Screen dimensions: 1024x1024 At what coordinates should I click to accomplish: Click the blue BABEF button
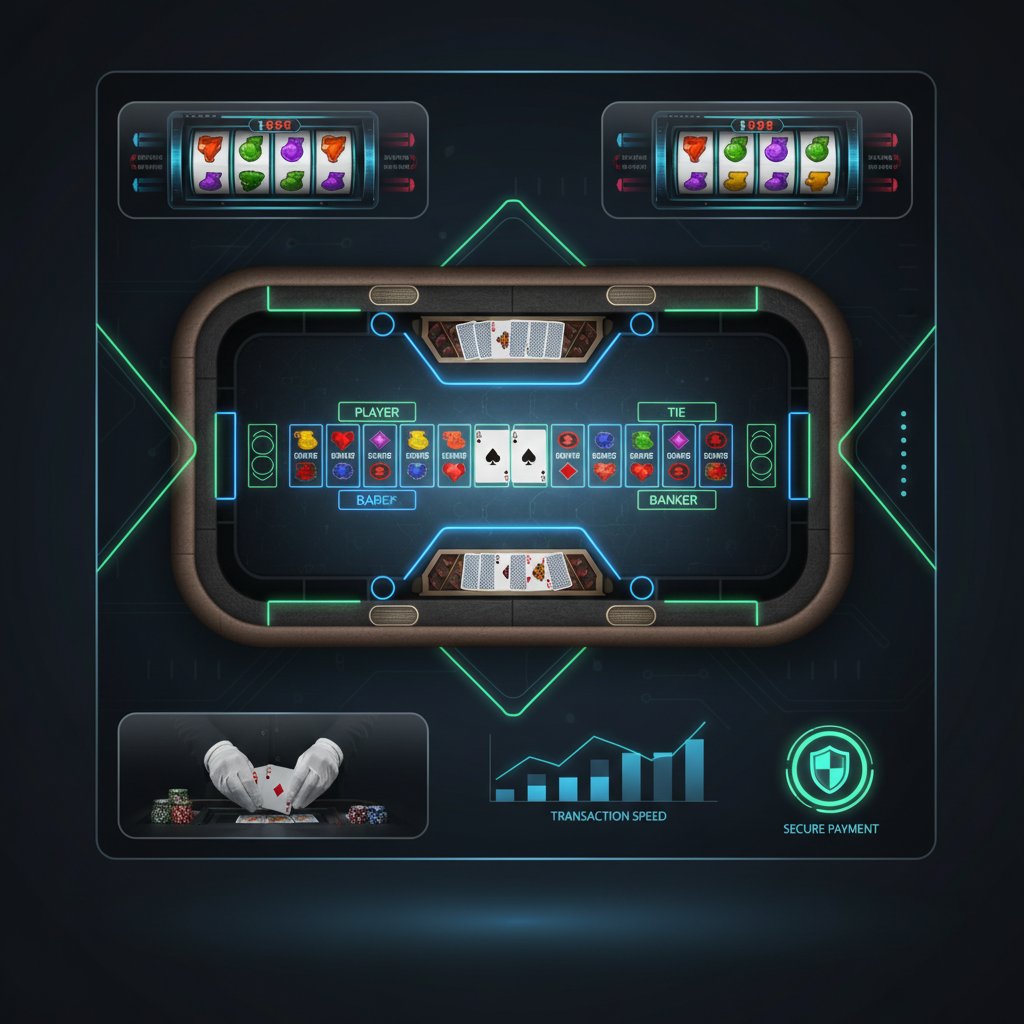coord(376,500)
